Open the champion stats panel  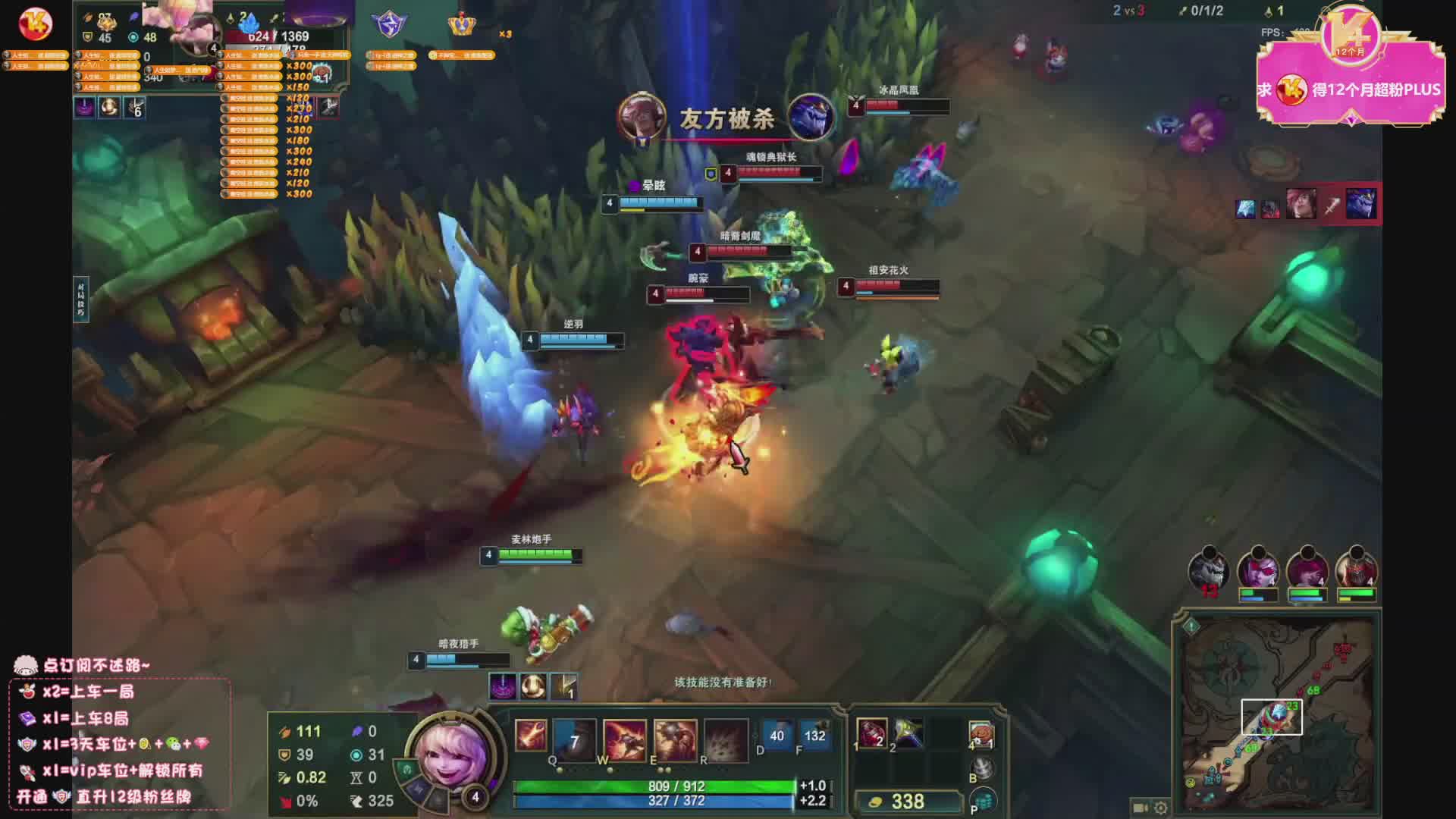click(x=334, y=766)
